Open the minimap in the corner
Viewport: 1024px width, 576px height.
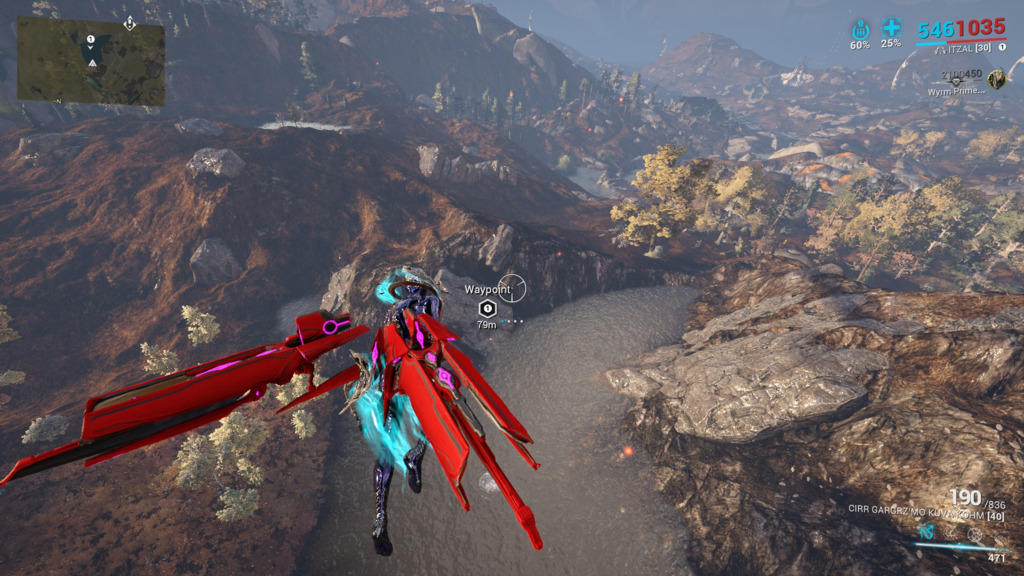[91, 62]
